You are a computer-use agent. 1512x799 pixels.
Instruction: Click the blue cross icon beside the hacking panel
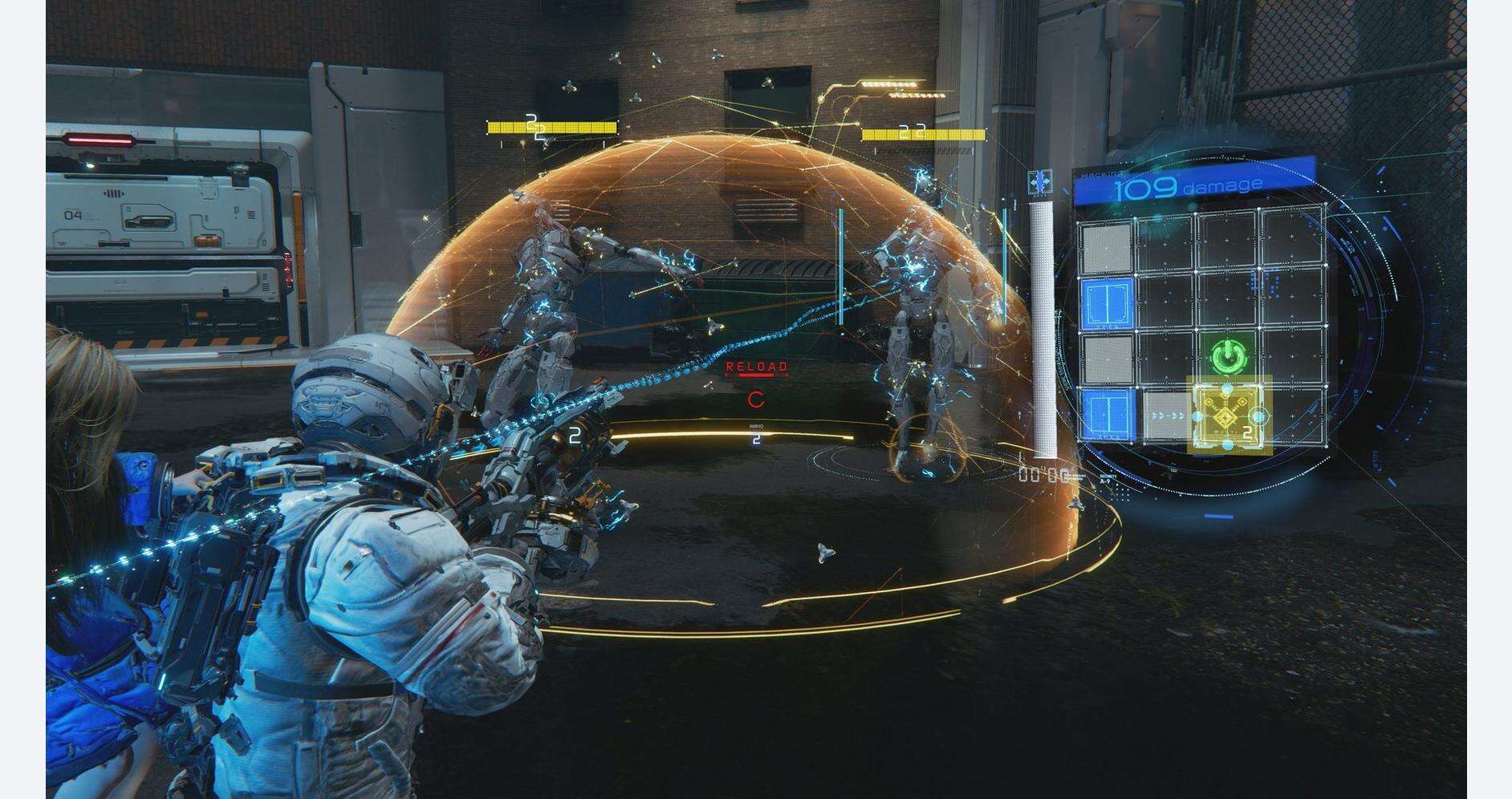(x=1040, y=182)
